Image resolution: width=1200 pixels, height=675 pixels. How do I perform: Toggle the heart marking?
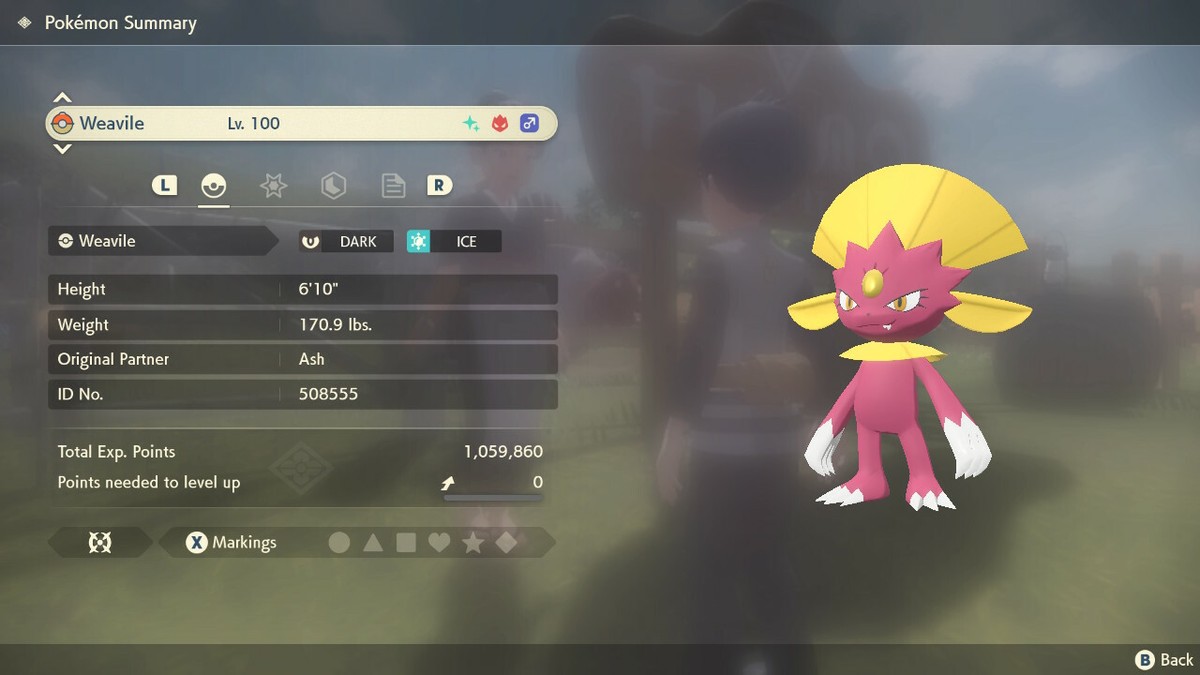[439, 543]
